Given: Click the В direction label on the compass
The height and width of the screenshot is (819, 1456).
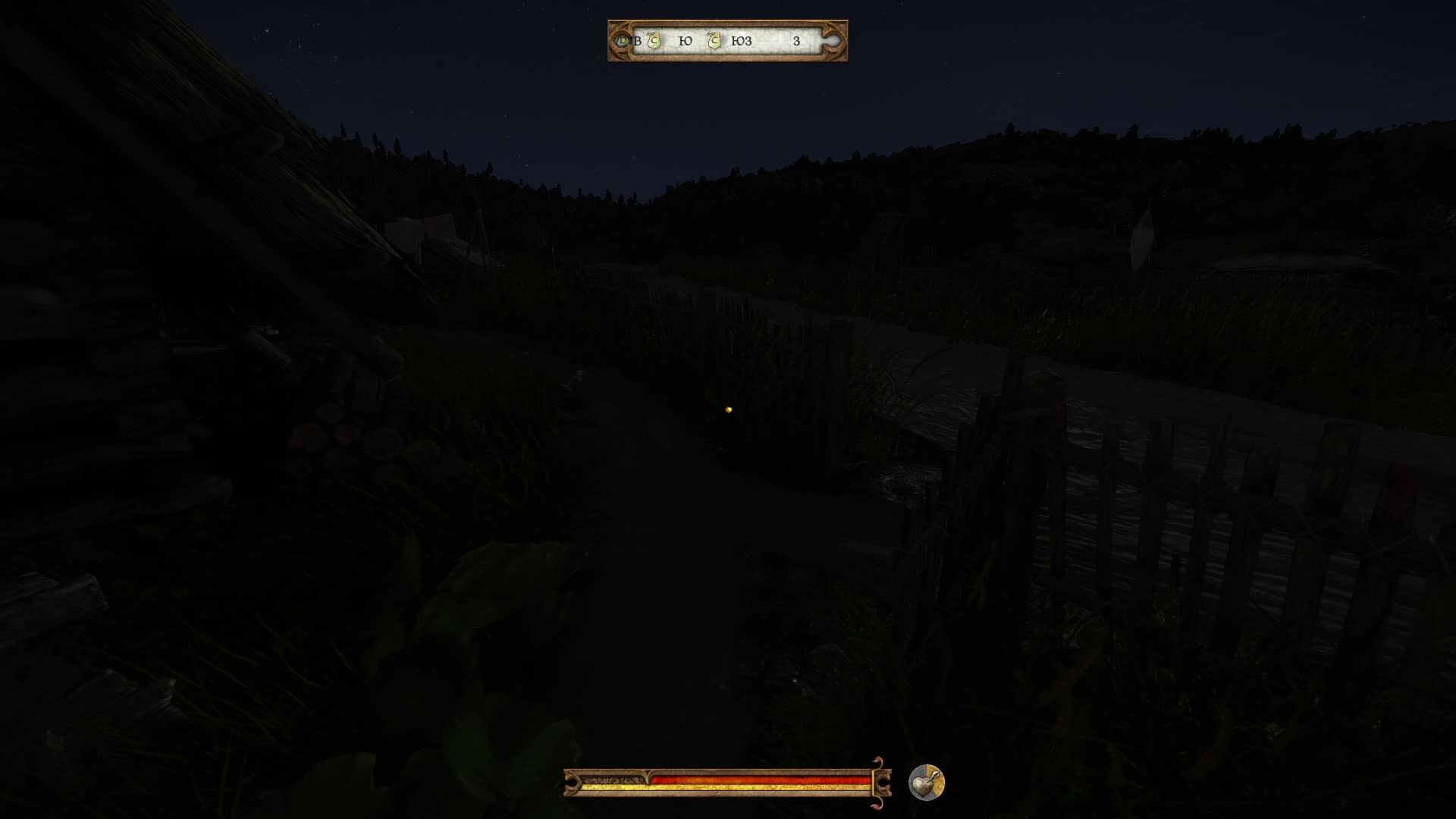Looking at the screenshot, I should pos(638,41).
